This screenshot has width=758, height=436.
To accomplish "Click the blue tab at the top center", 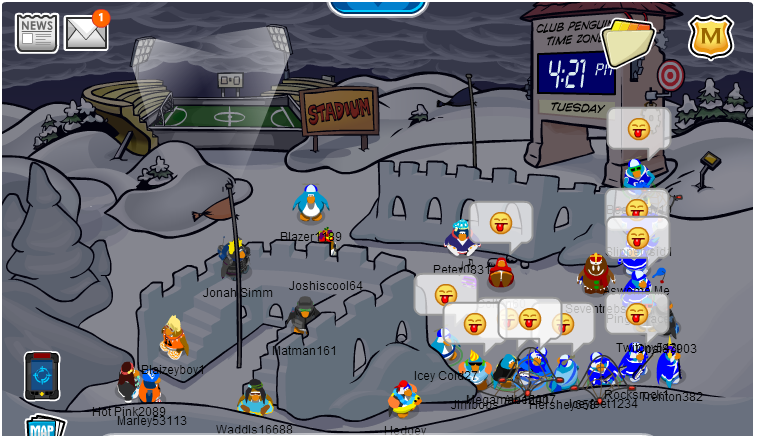I will click(x=377, y=6).
